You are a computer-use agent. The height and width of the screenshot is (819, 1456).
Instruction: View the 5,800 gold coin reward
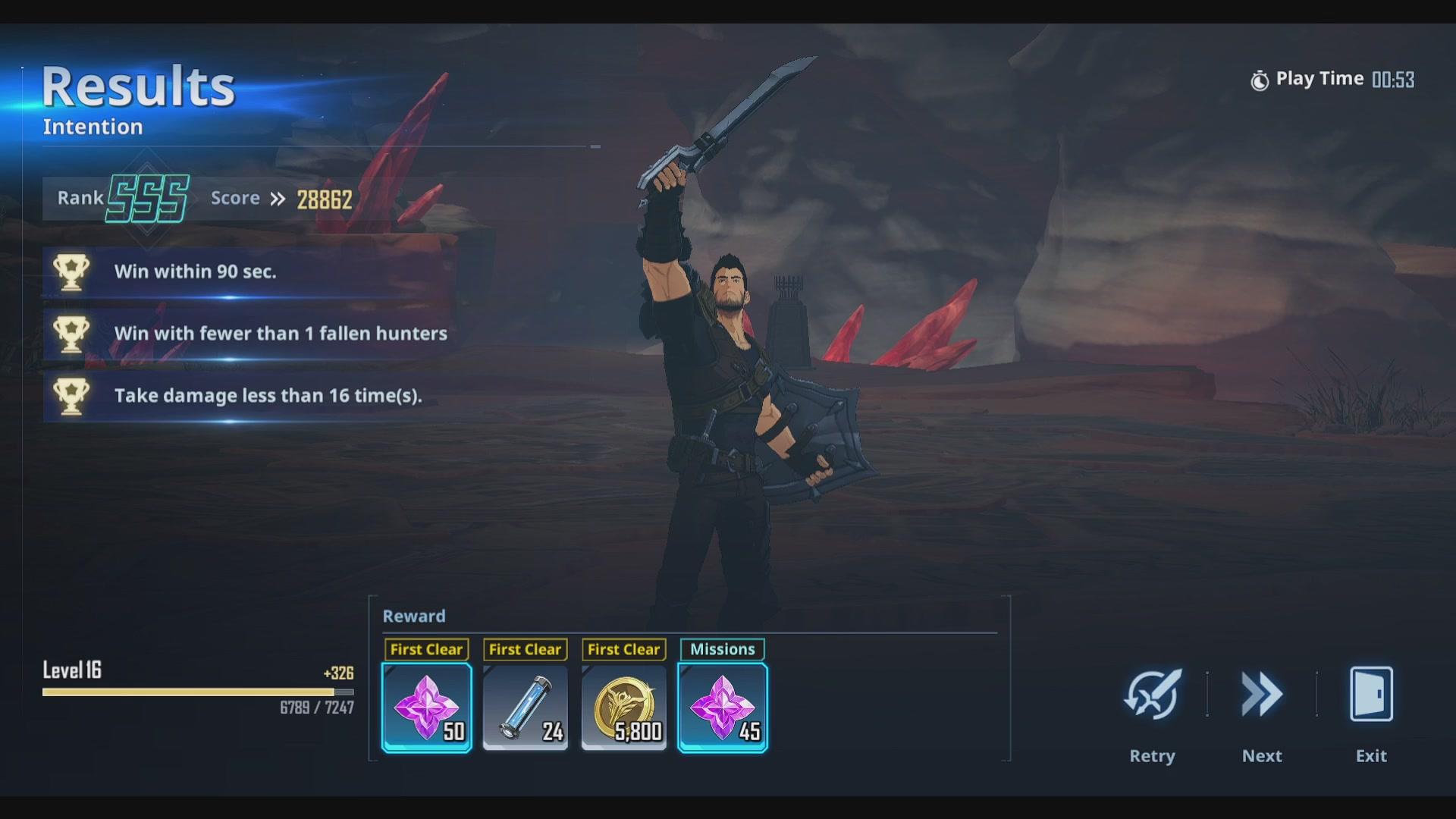(624, 708)
